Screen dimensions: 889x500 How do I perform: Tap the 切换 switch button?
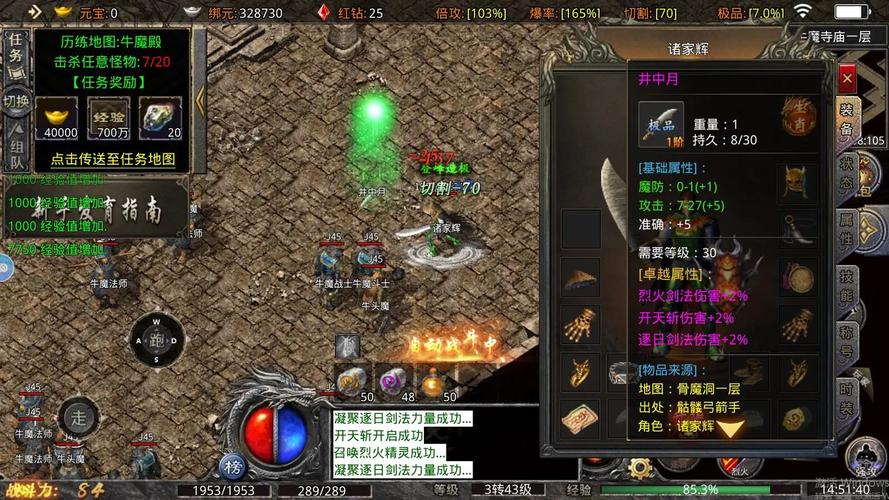[15, 100]
